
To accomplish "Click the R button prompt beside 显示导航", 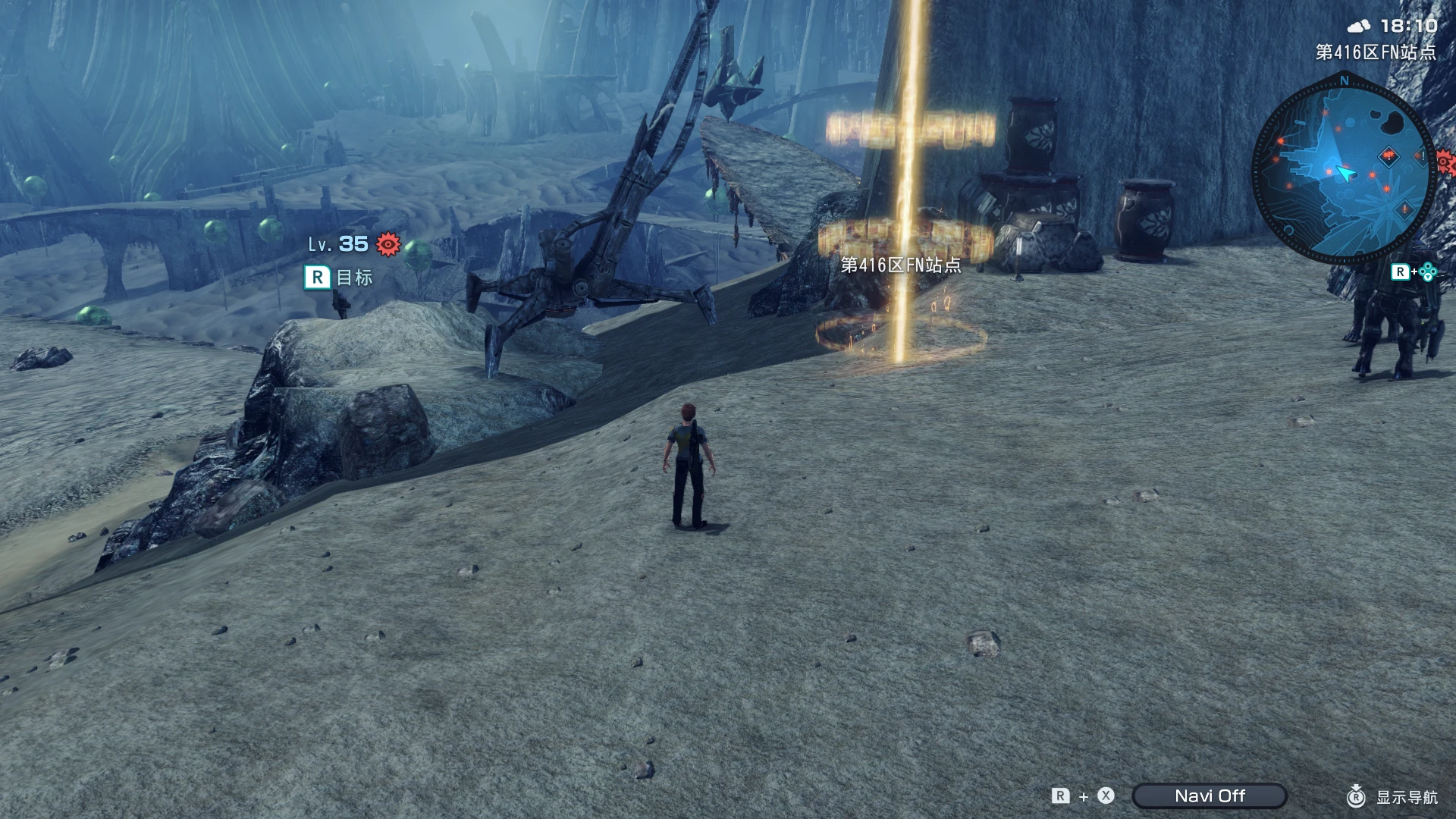I will (1357, 796).
